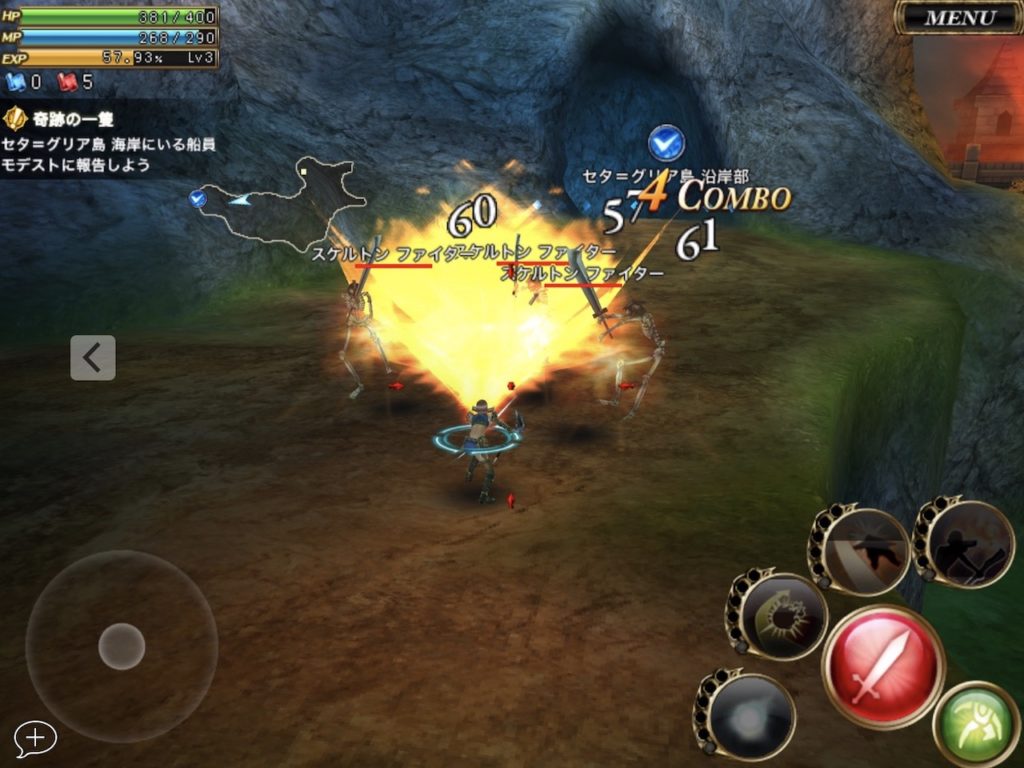Activate the ground smash silhouette skill
1024x768 pixels.
pos(967,543)
